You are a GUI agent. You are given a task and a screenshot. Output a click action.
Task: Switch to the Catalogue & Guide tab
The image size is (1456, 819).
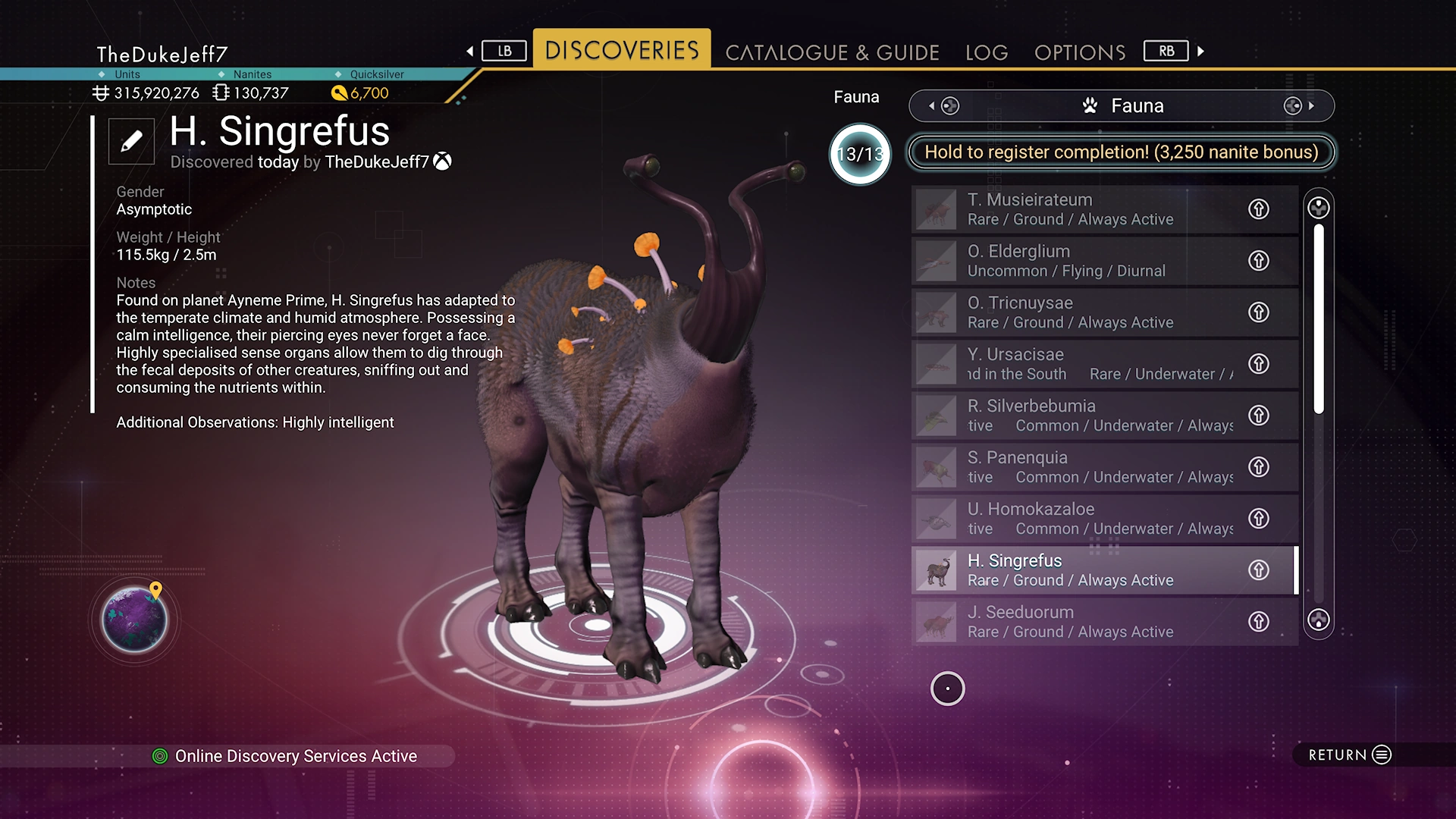click(x=832, y=52)
